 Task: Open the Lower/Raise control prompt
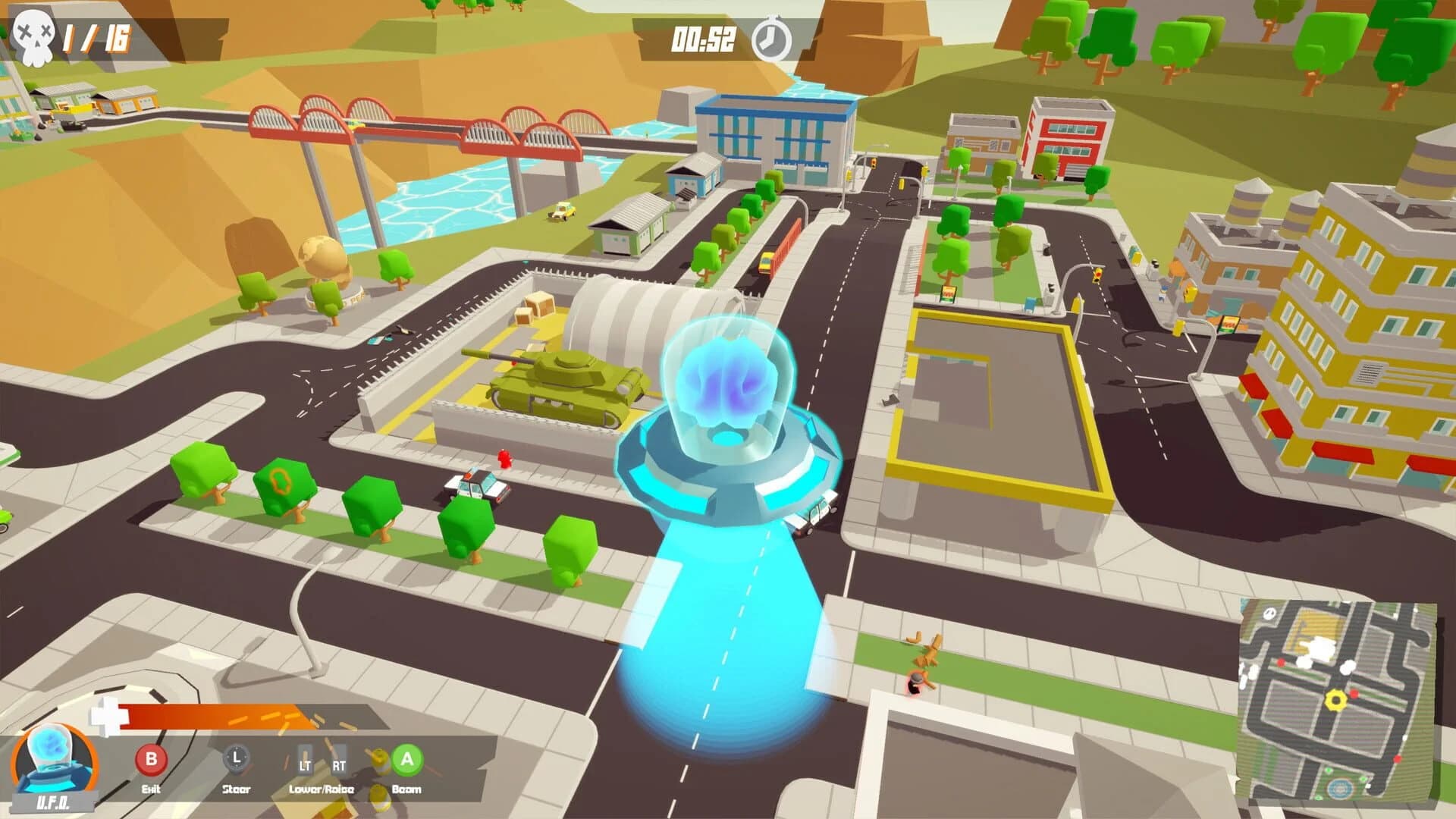pyautogui.click(x=321, y=789)
